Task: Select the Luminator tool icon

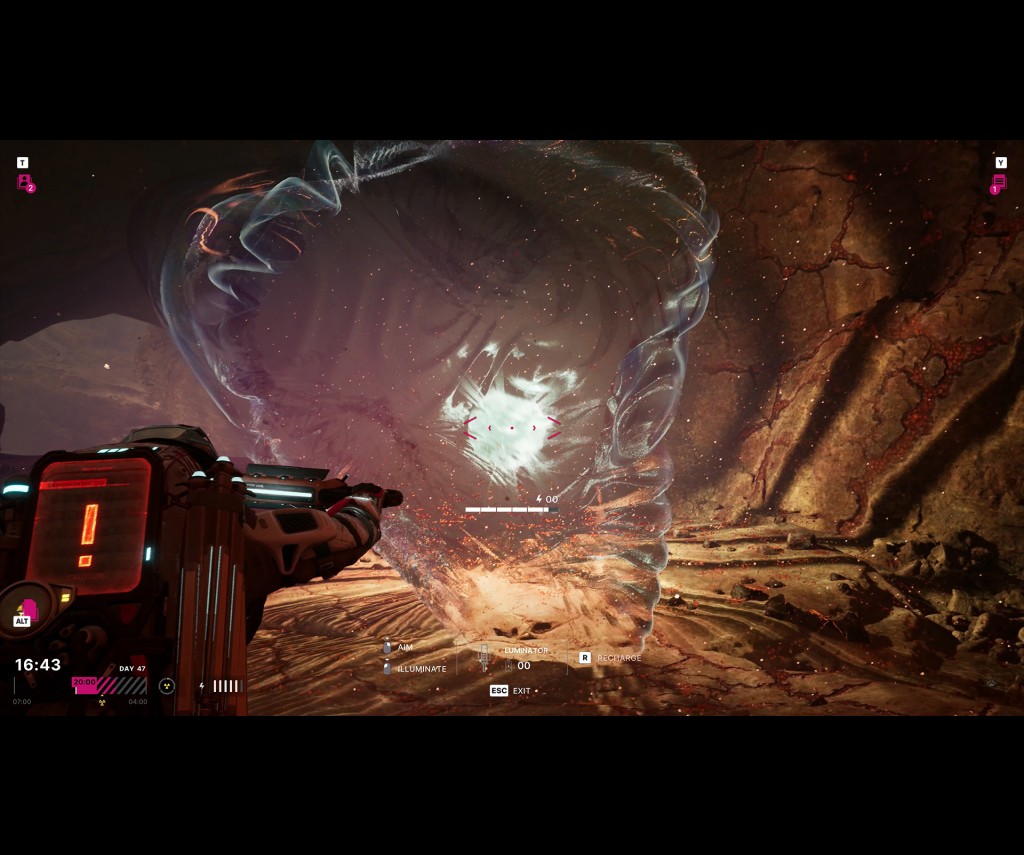Action: click(485, 657)
